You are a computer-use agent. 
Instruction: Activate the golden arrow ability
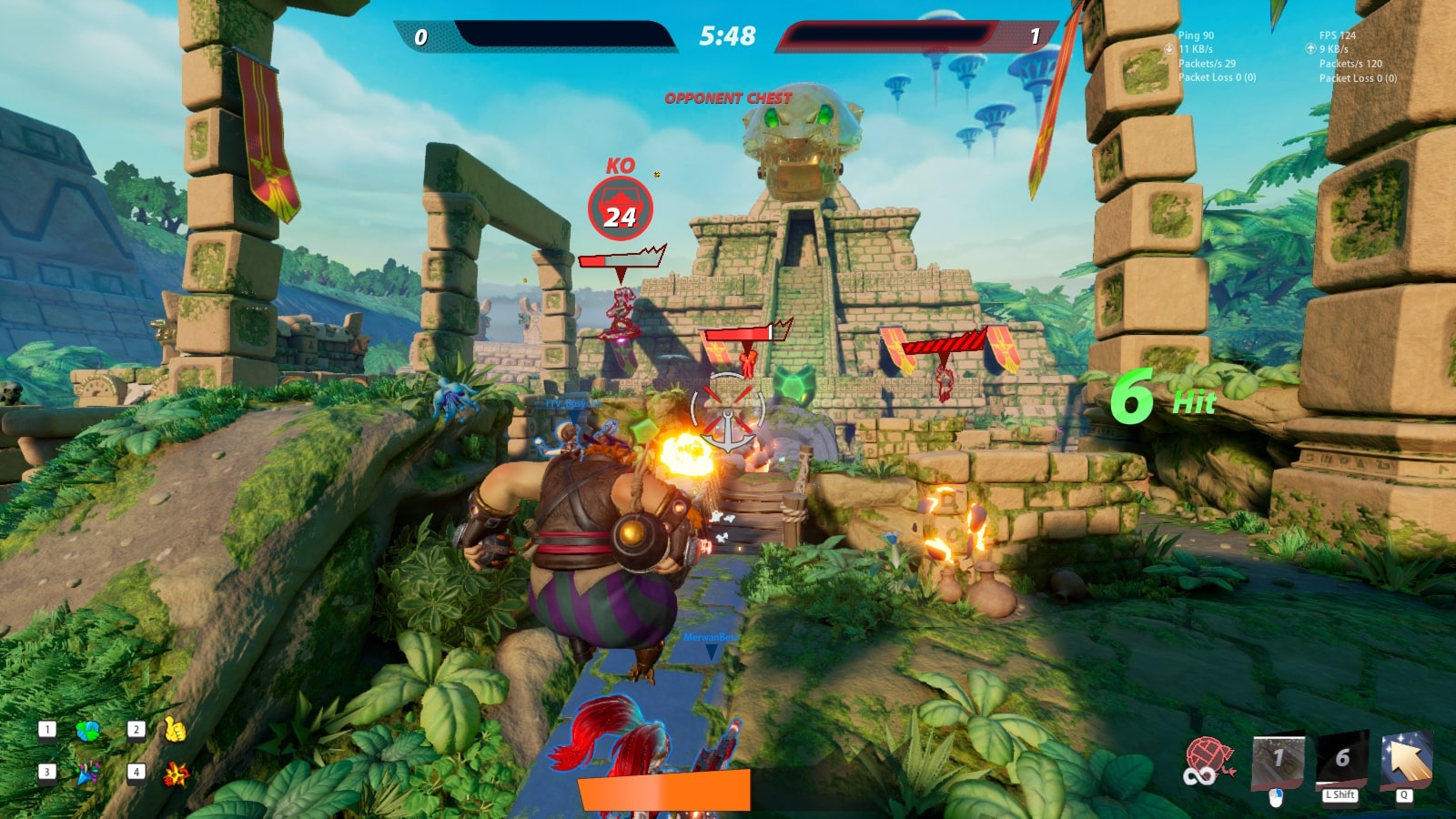[x=1405, y=759]
